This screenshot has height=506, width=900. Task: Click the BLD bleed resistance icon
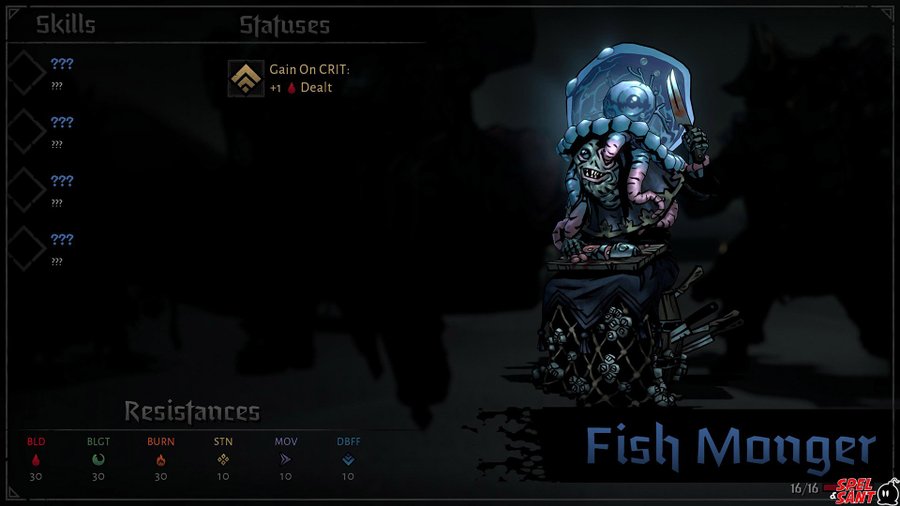(x=36, y=460)
